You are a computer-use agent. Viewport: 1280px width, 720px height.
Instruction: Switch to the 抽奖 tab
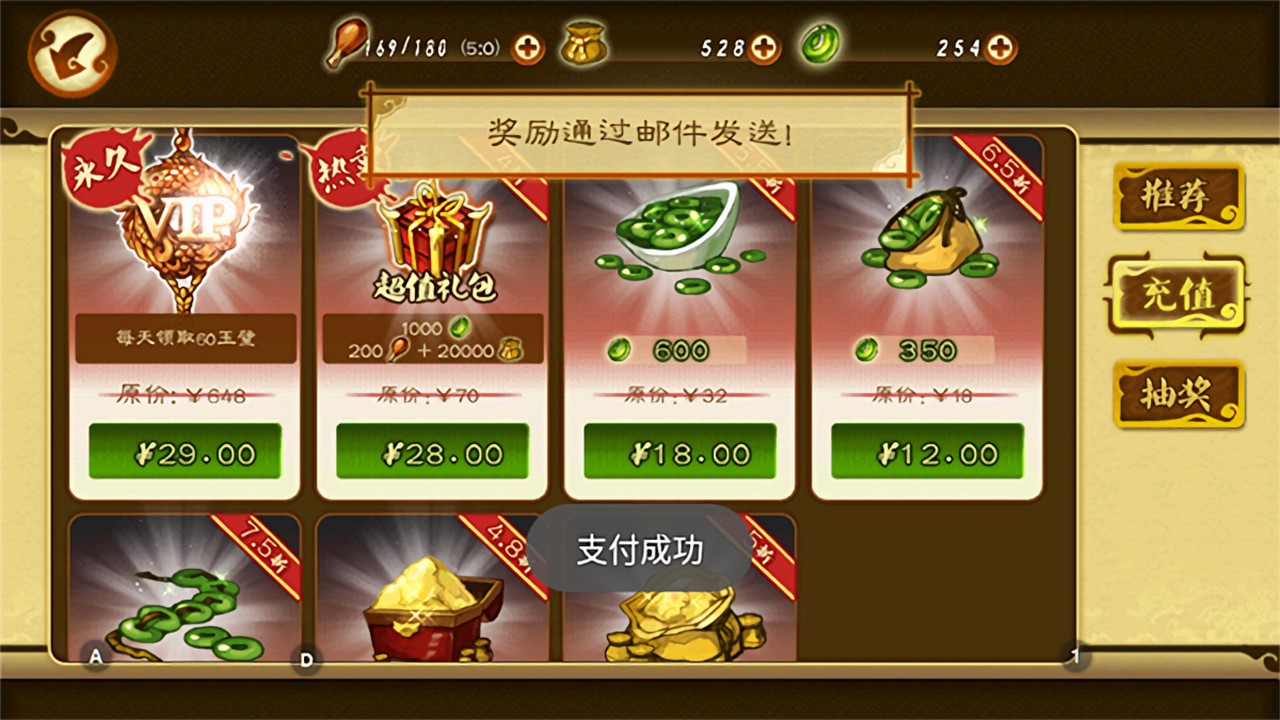click(x=1178, y=393)
